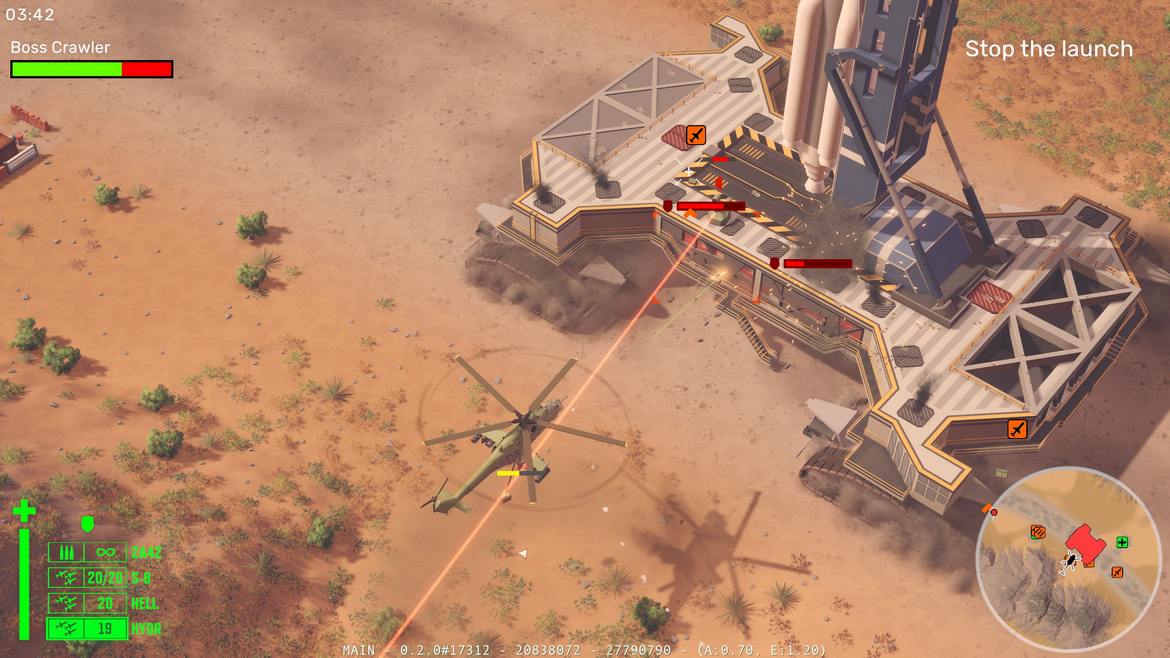The width and height of the screenshot is (1170, 658).
Task: Click the circular minimap
Action: pyautogui.click(x=1068, y=559)
